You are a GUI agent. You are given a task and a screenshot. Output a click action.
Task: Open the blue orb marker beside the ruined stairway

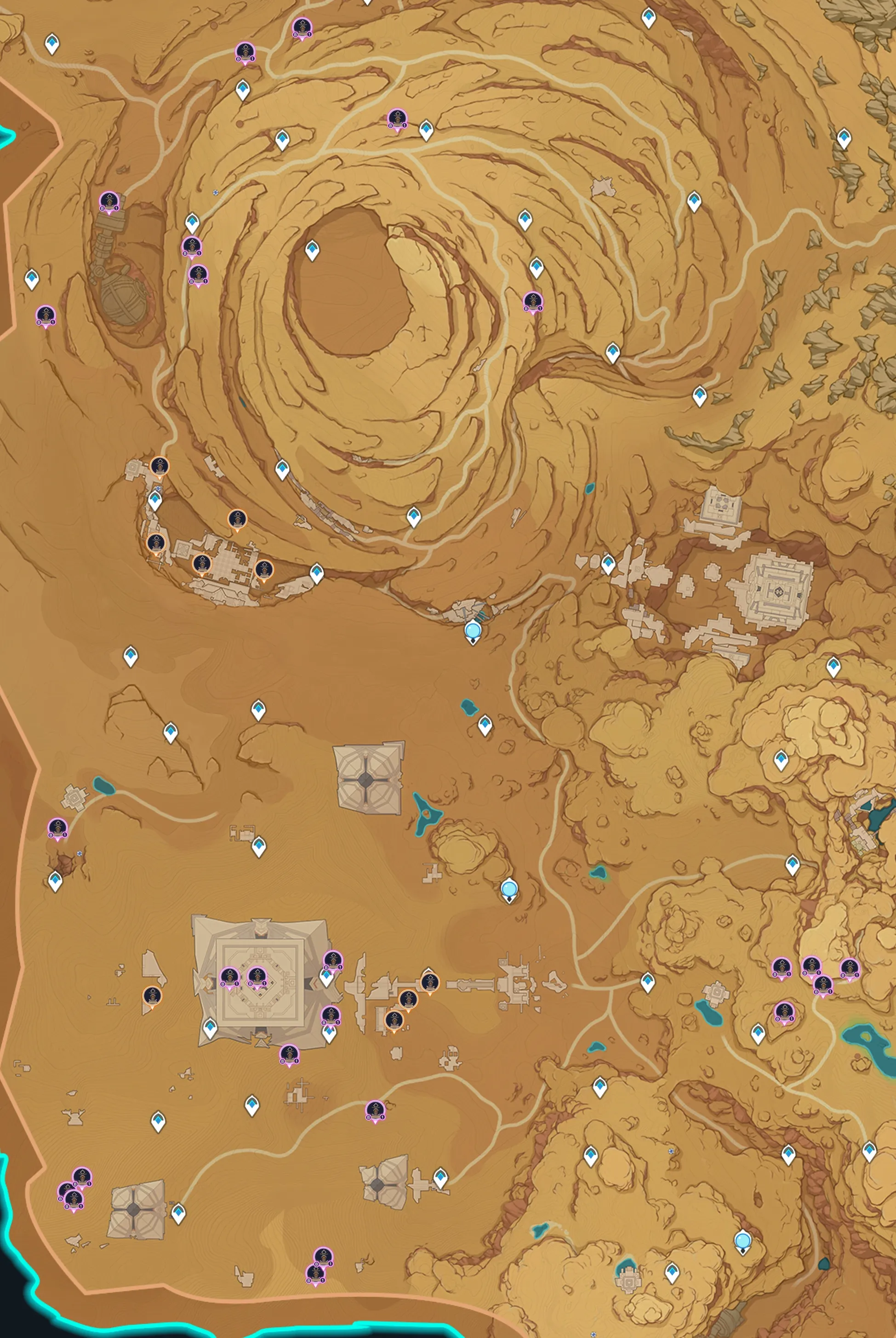pyautogui.click(x=473, y=631)
